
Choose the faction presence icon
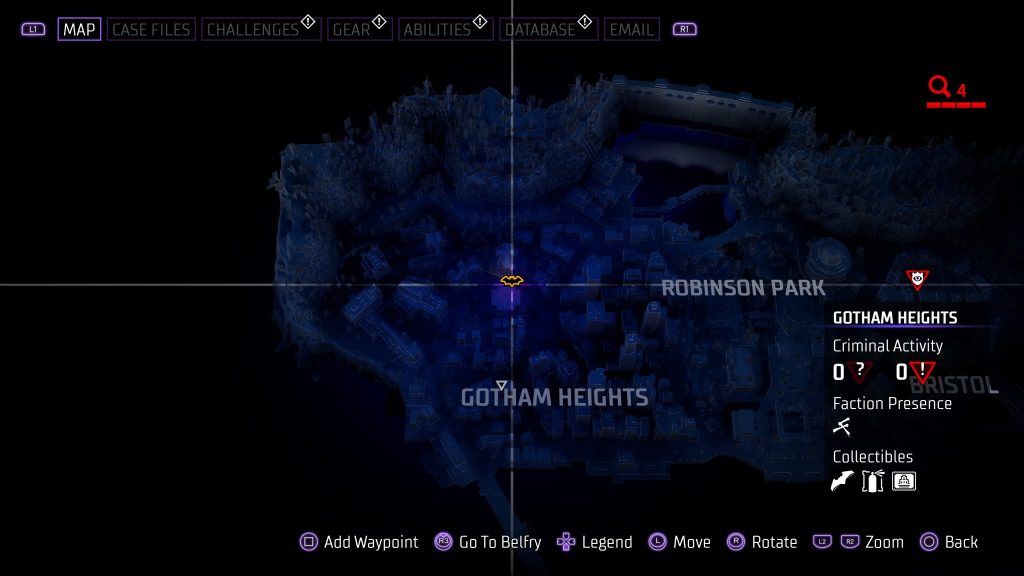click(x=842, y=427)
